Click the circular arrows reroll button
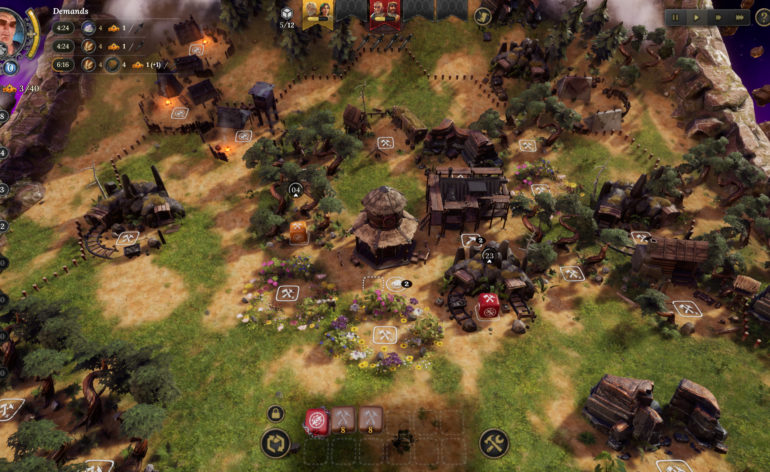770x472 pixels. tap(275, 443)
